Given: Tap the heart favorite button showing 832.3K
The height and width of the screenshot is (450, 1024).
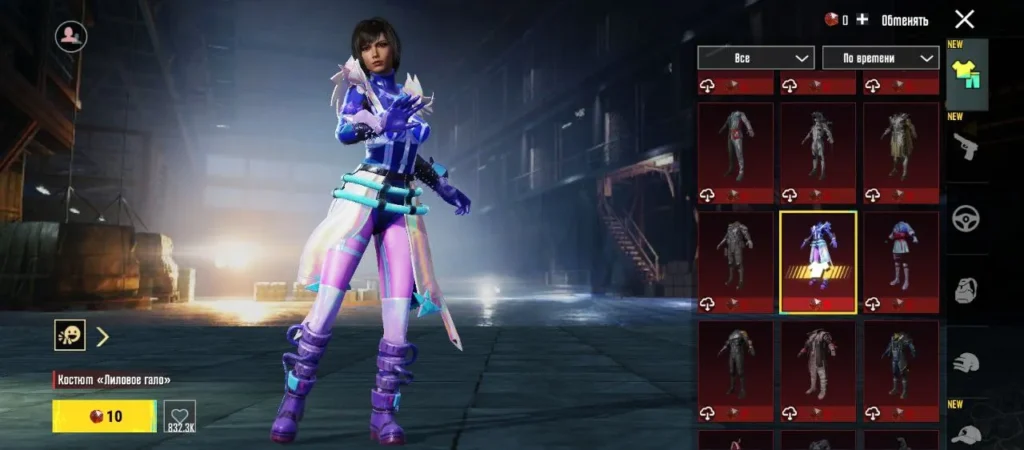Looking at the screenshot, I should [x=179, y=416].
